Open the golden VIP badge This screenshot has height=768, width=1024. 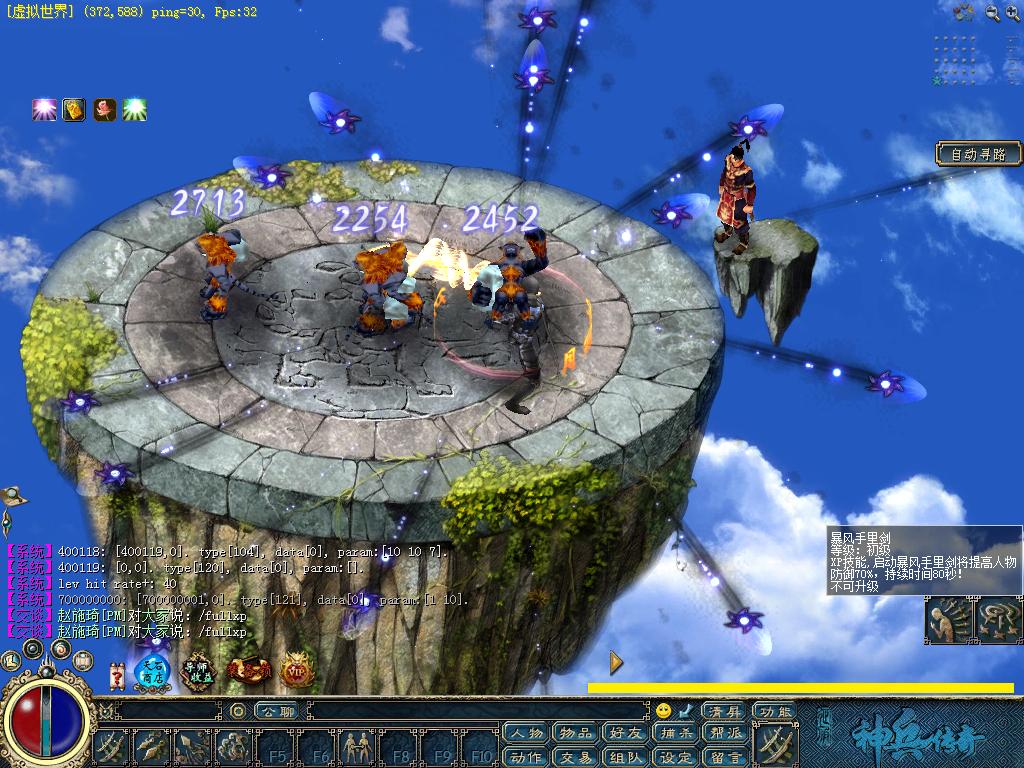click(x=297, y=670)
